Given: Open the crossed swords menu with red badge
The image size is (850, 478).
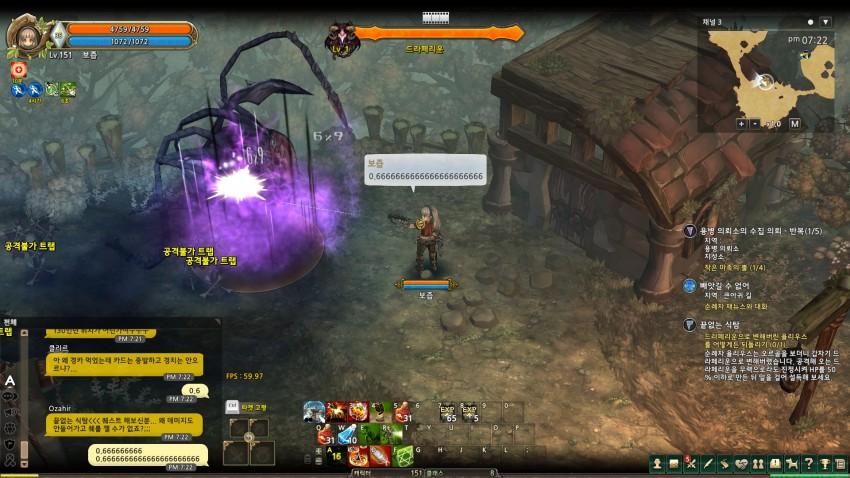Looking at the screenshot, I should (690, 463).
